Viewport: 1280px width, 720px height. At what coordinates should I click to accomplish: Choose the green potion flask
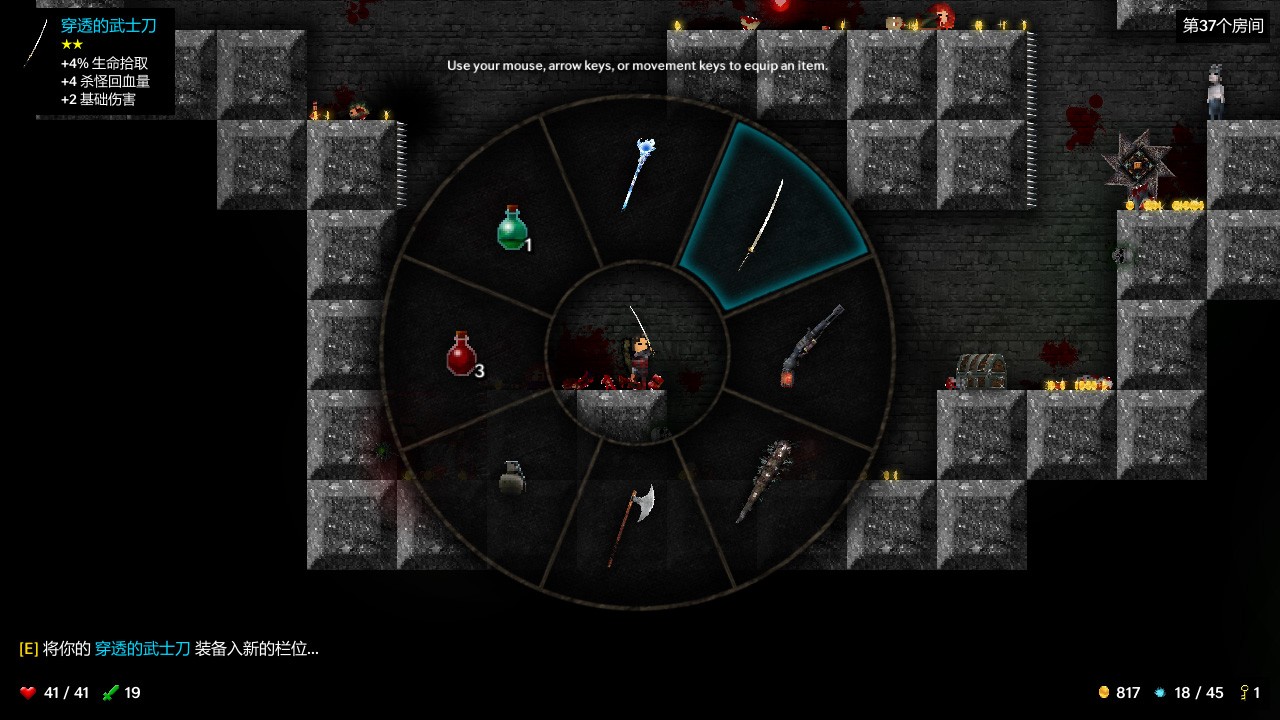pyautogui.click(x=512, y=228)
